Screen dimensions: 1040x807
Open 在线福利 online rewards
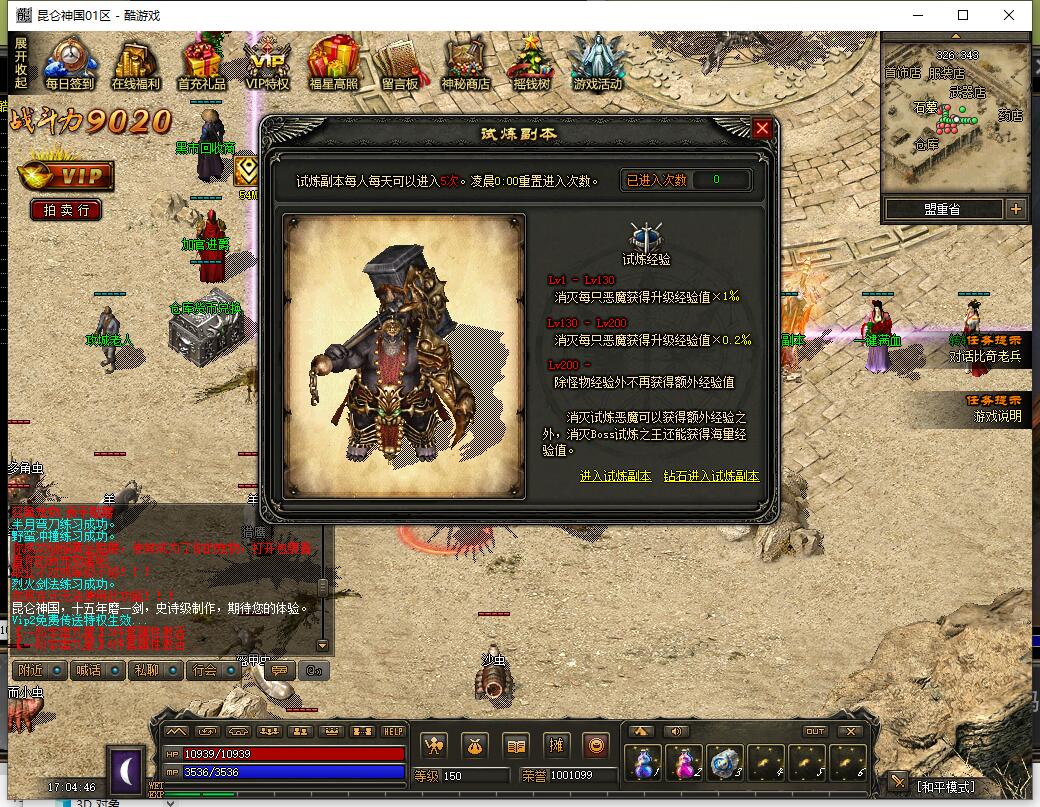(x=136, y=65)
